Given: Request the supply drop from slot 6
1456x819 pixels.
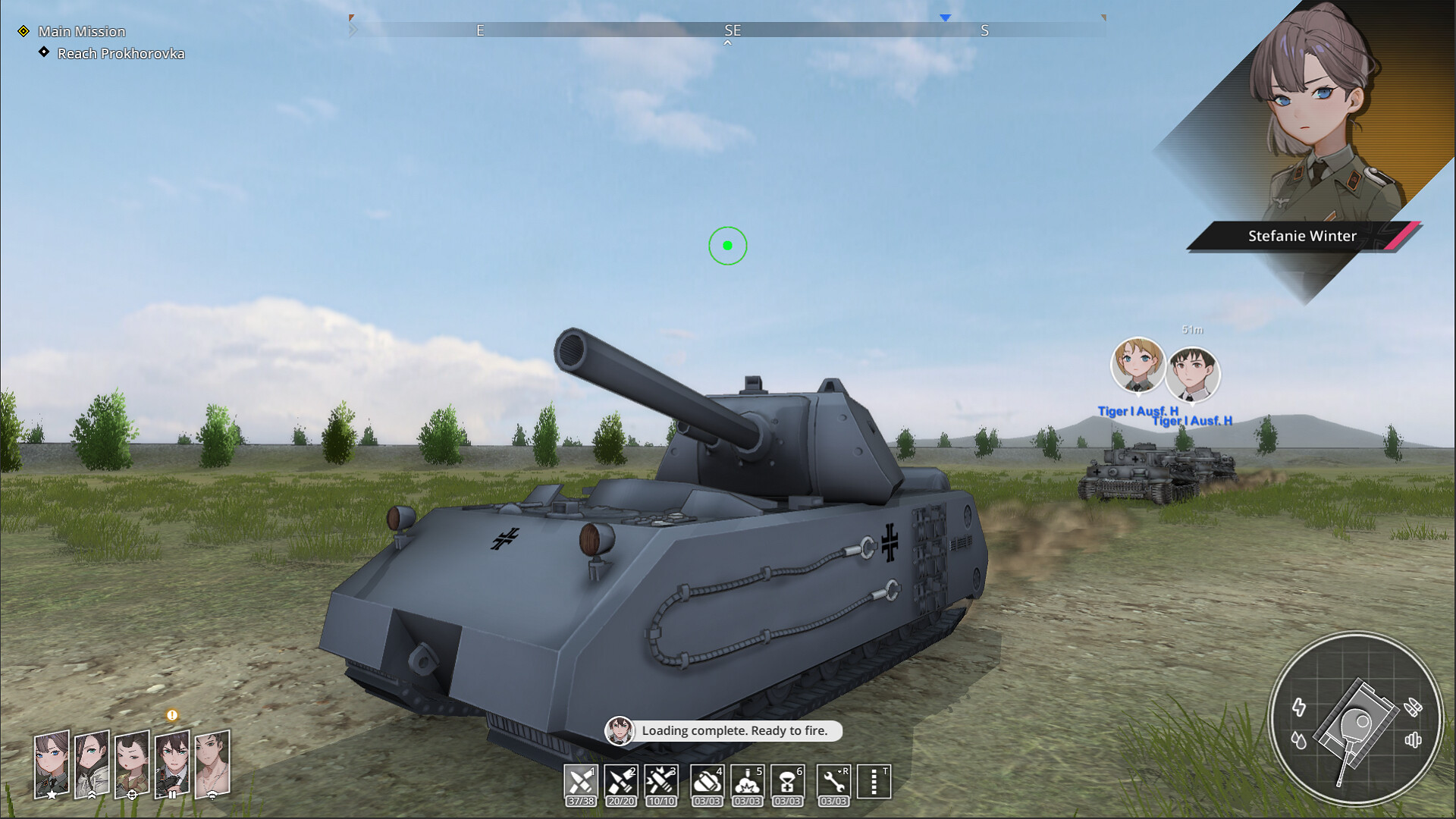Looking at the screenshot, I should tap(789, 781).
